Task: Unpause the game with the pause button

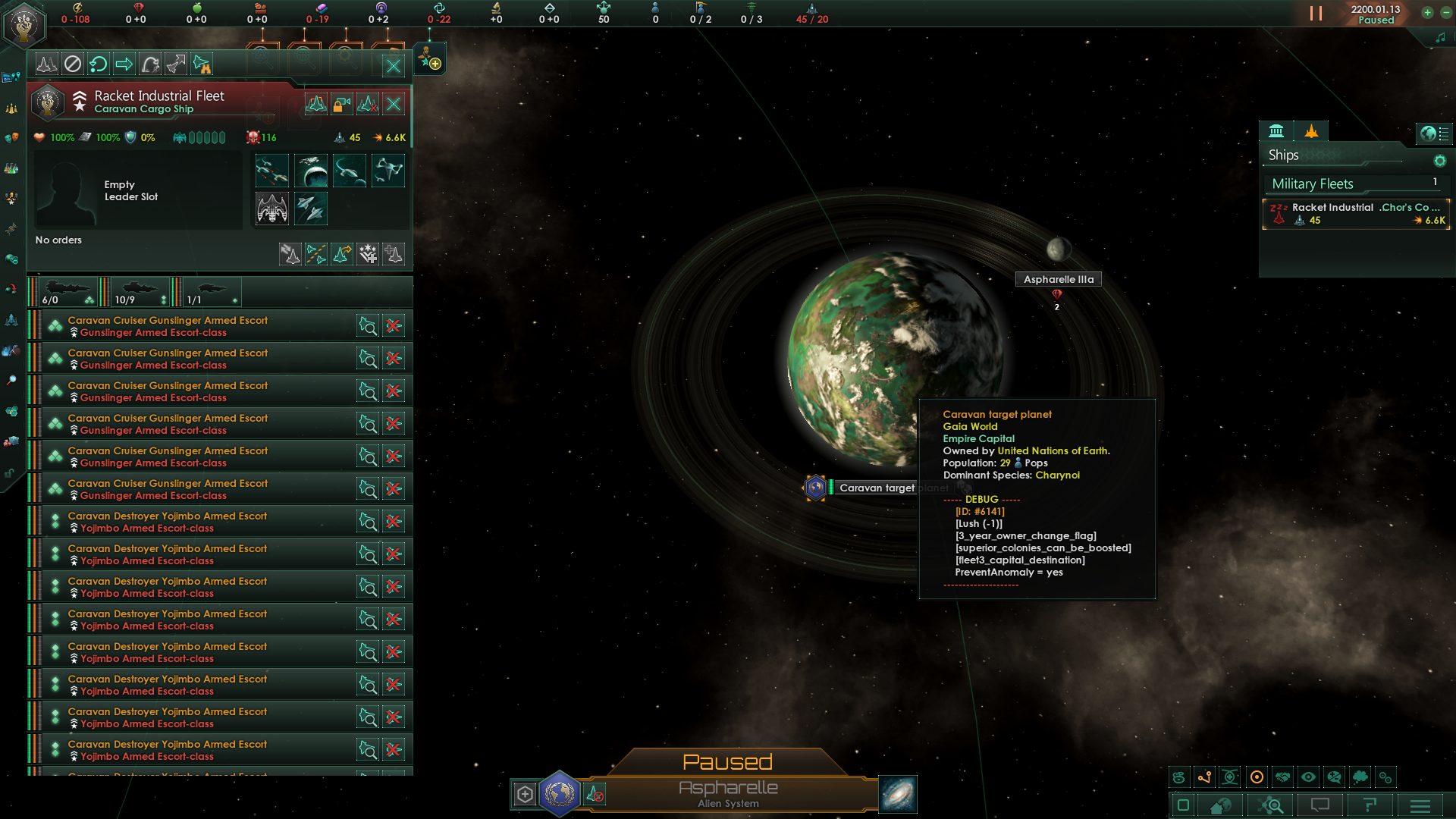Action: tap(1317, 12)
